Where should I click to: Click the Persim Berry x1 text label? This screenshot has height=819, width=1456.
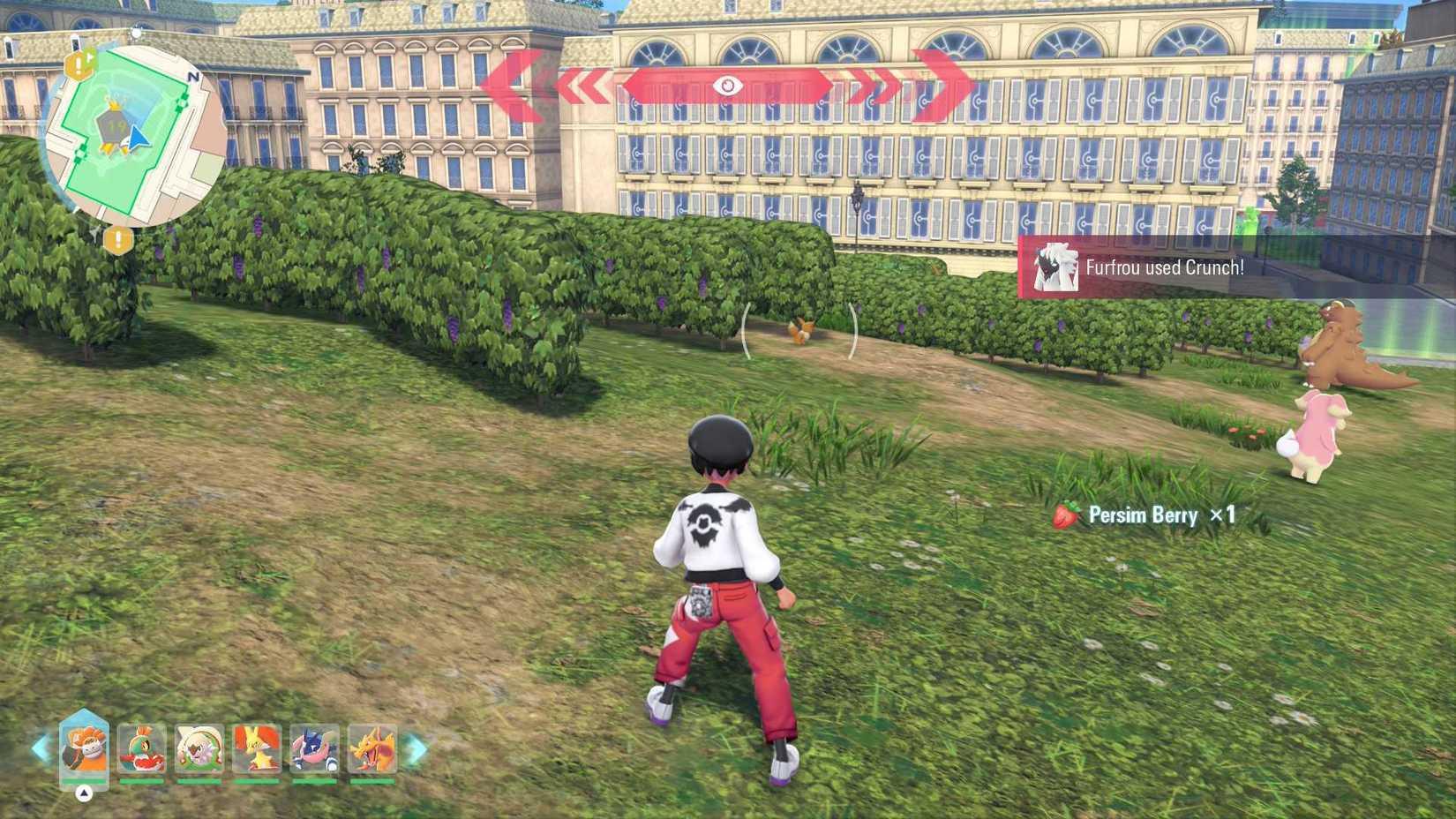pyautogui.click(x=1163, y=515)
